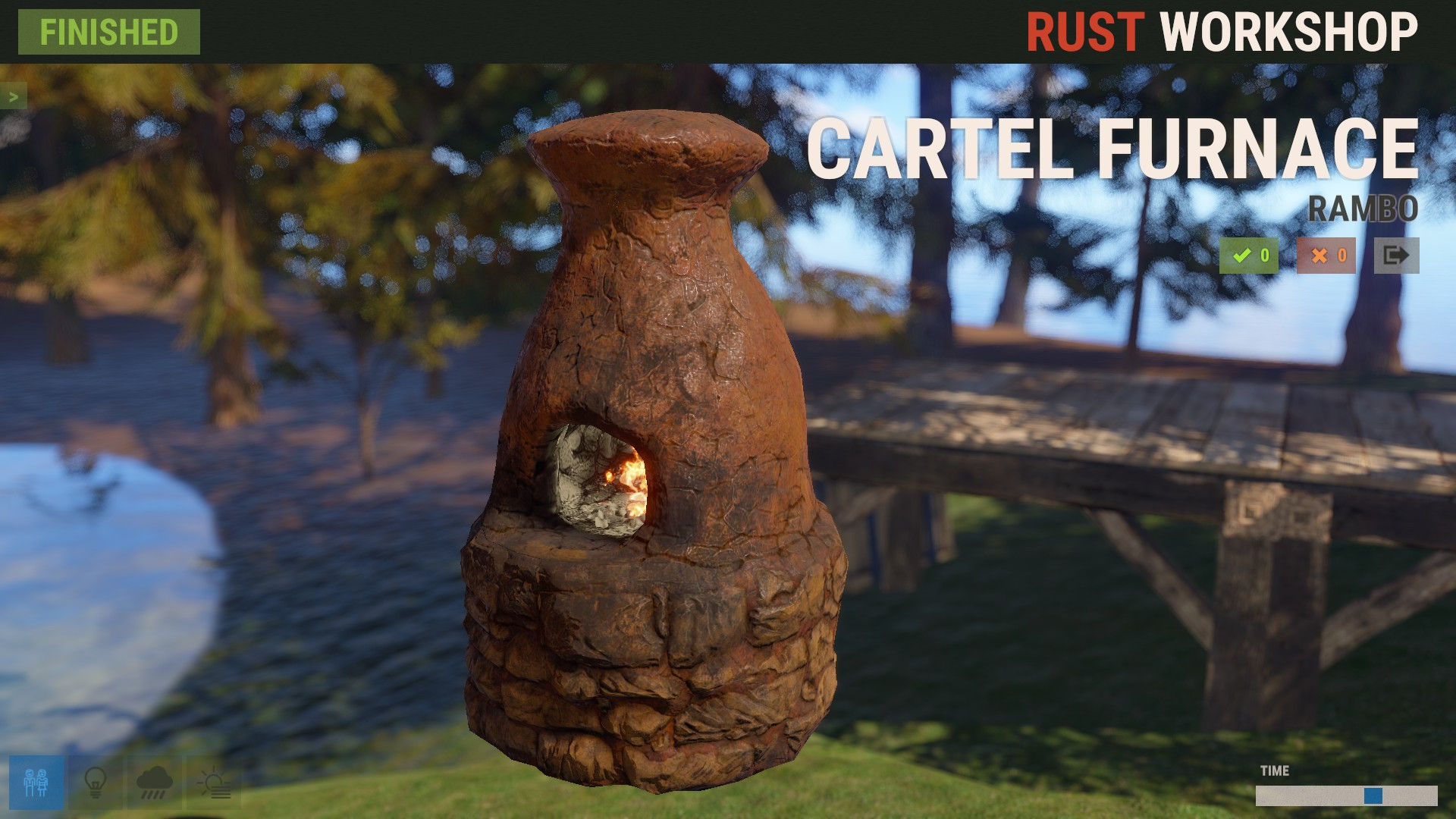Open the share export arrow icon
Screen dimensions: 1456x819
click(1396, 256)
